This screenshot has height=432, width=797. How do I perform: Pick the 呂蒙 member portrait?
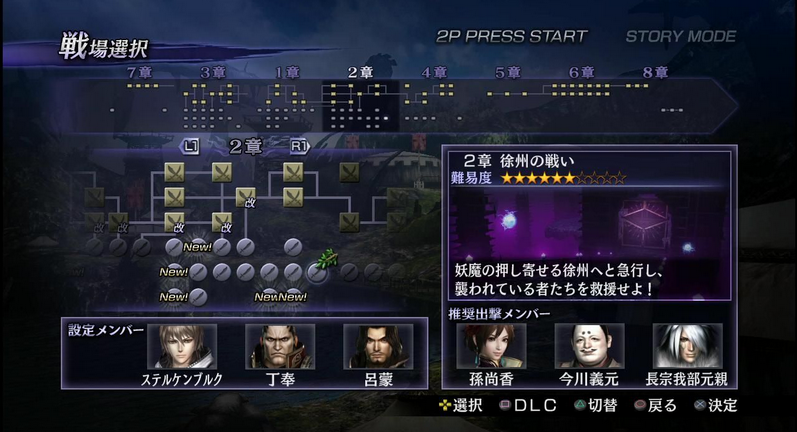coord(378,346)
